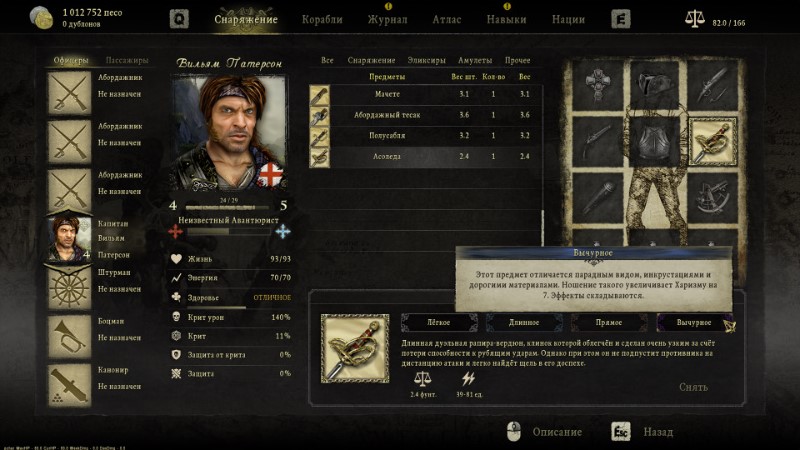This screenshot has width=800, height=450.
Task: Go to the Нации tab
Action: click(568, 19)
